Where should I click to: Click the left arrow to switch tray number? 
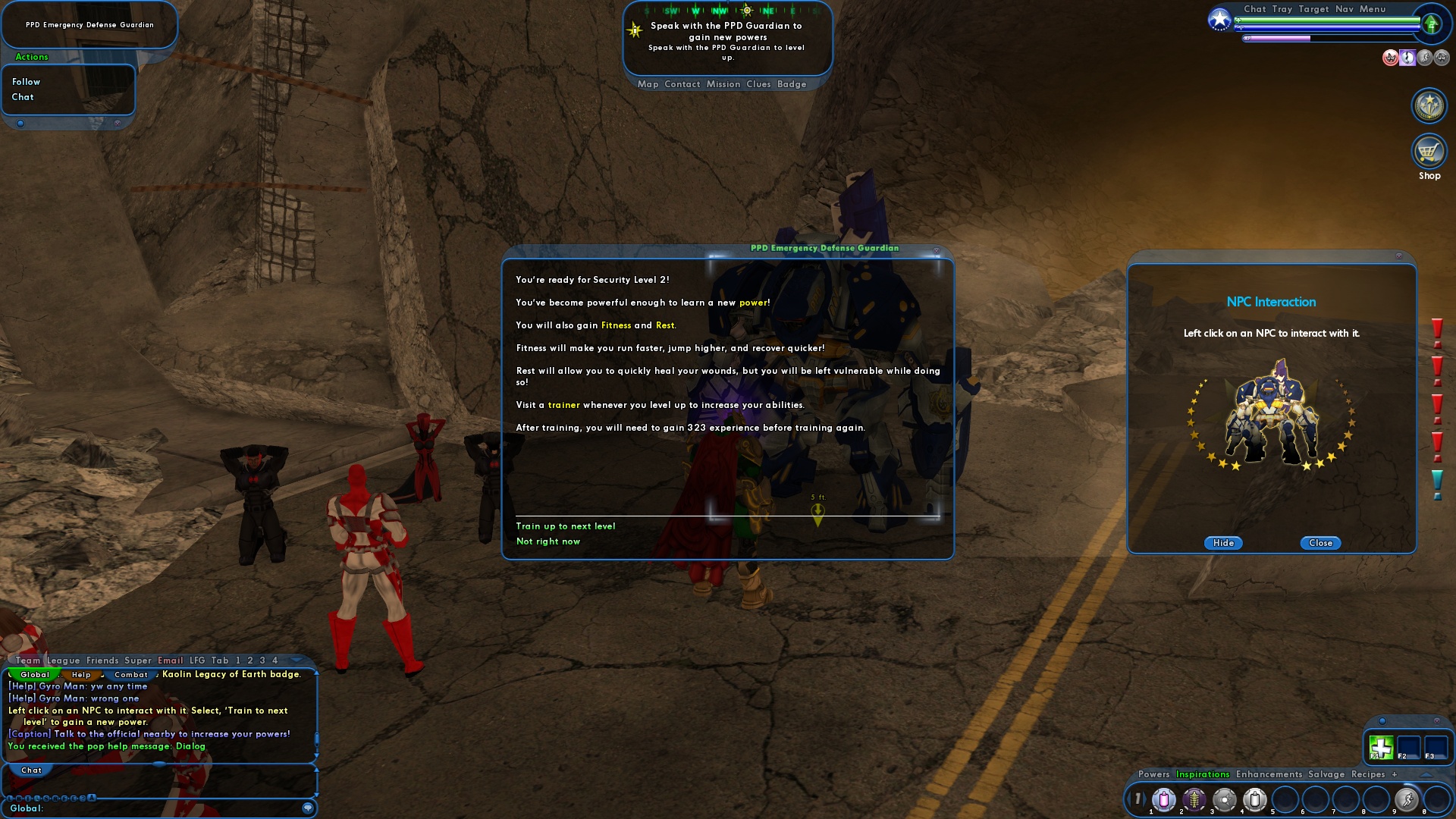pos(1129,799)
